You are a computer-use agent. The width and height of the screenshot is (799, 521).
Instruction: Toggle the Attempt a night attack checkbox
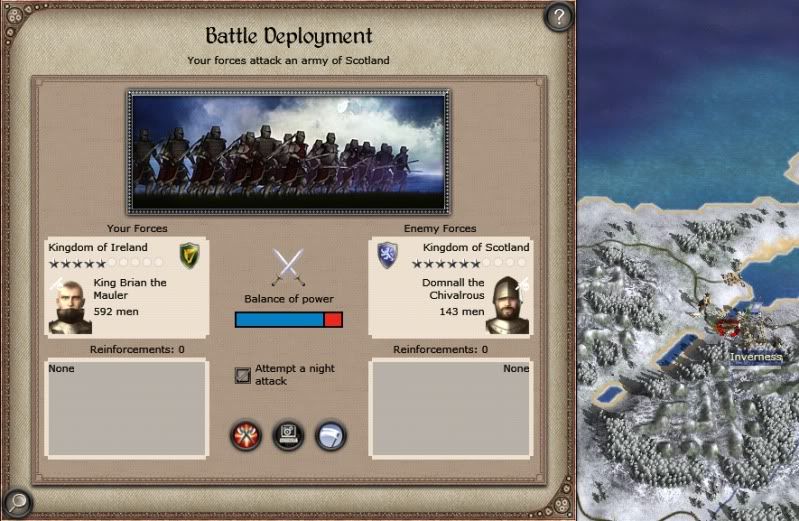pyautogui.click(x=242, y=375)
